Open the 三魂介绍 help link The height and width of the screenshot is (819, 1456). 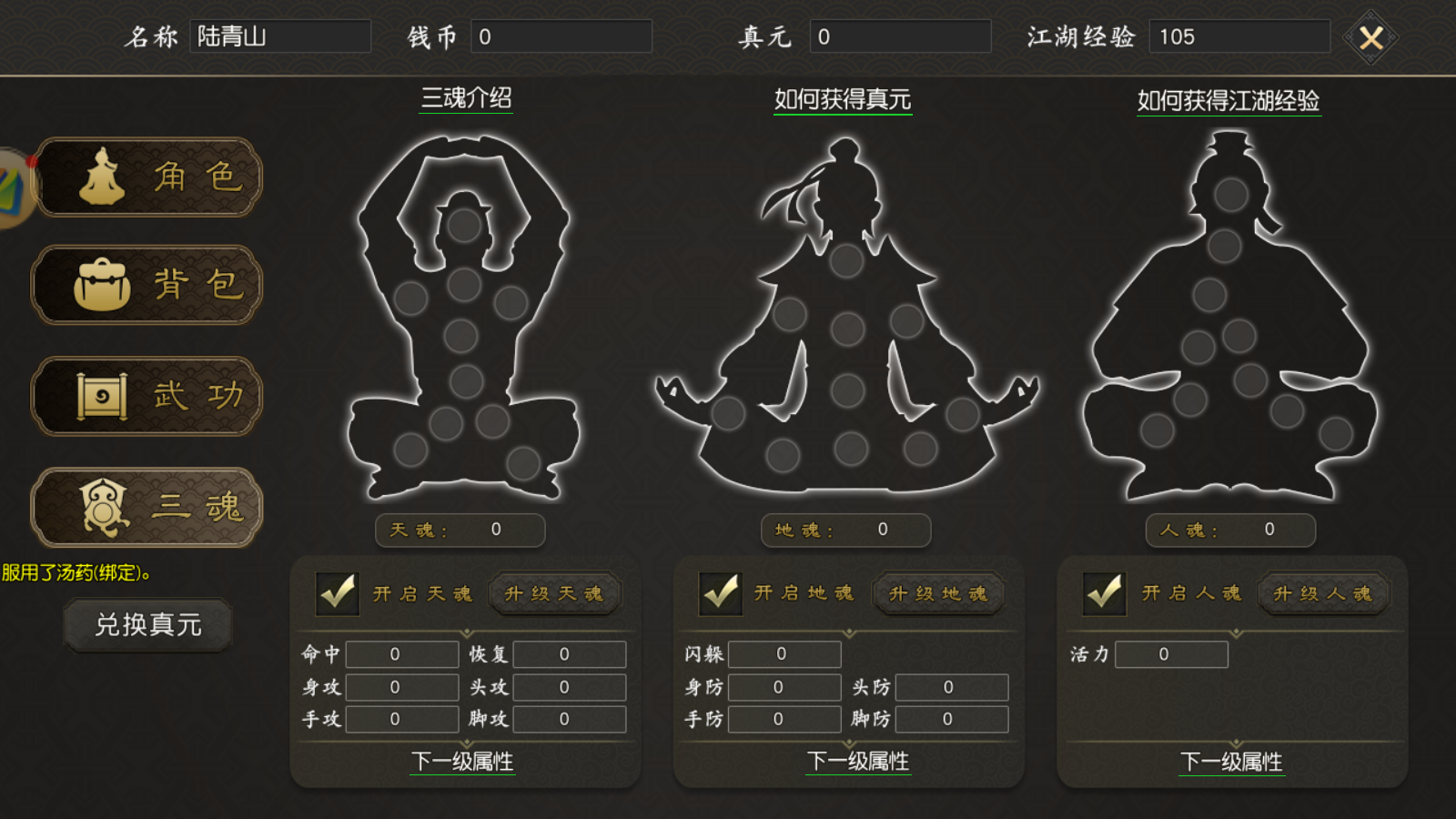pos(462,101)
